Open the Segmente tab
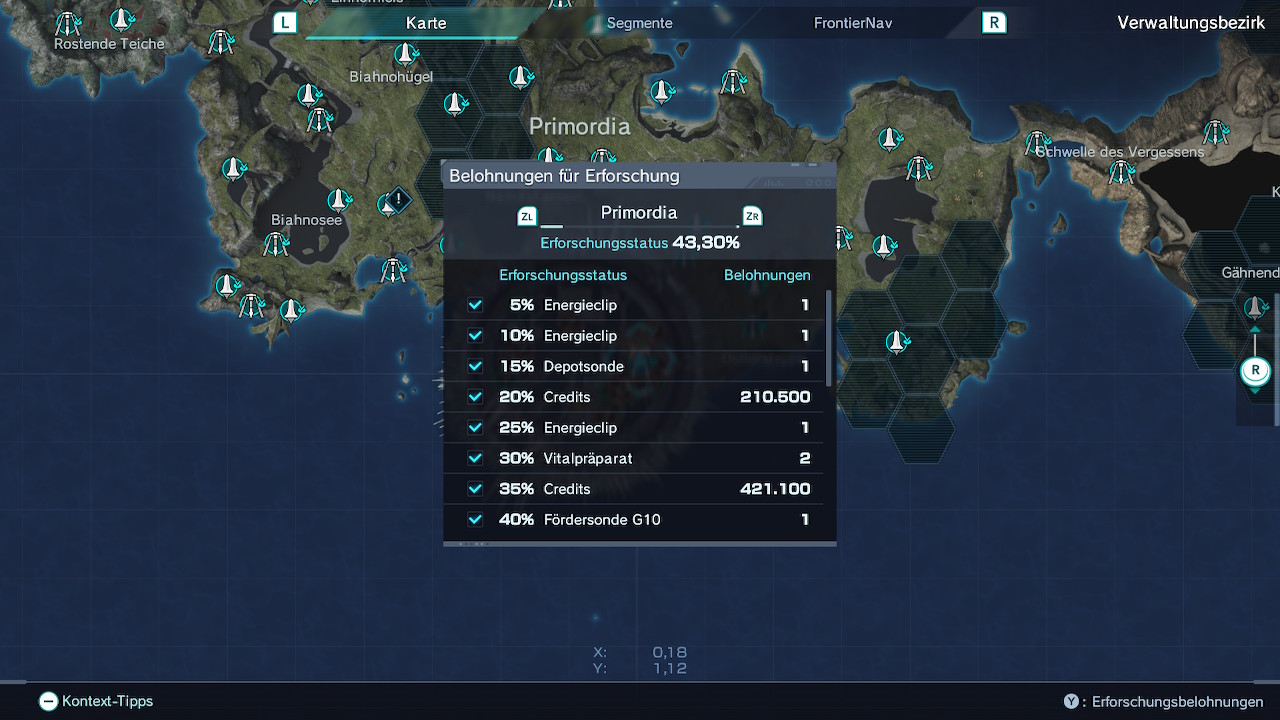This screenshot has width=1280, height=720. coord(639,23)
